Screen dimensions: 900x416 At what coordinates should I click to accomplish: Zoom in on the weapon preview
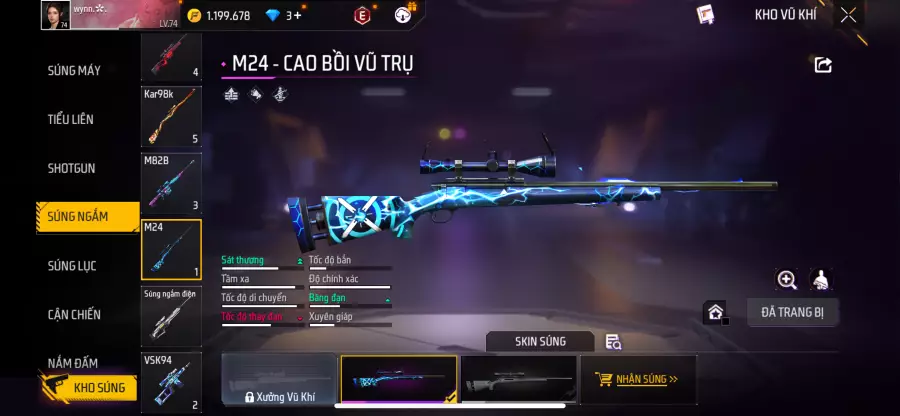(787, 280)
